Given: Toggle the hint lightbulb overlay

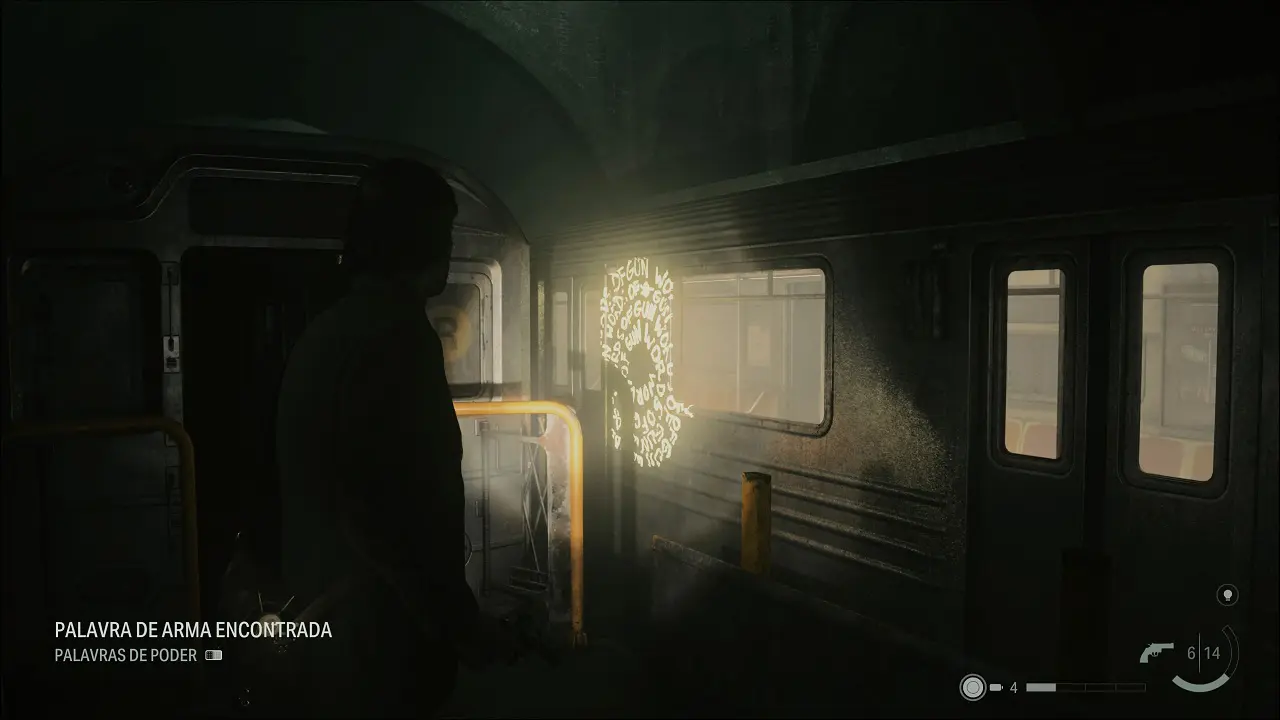Looking at the screenshot, I should click(1229, 594).
